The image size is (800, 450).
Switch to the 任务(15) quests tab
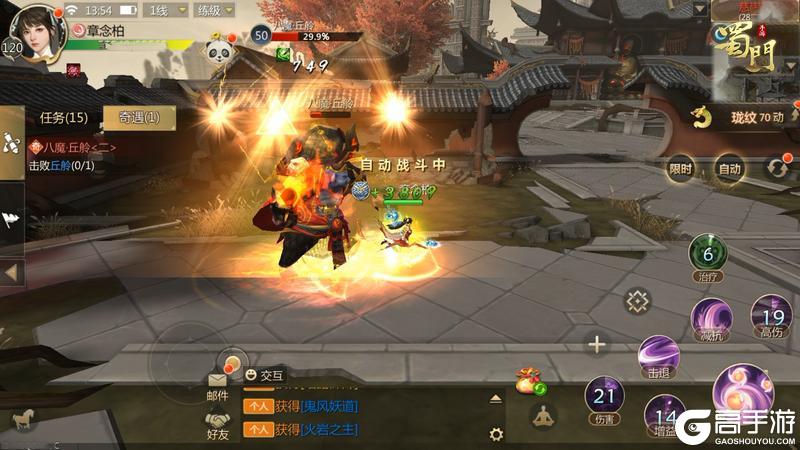click(63, 118)
